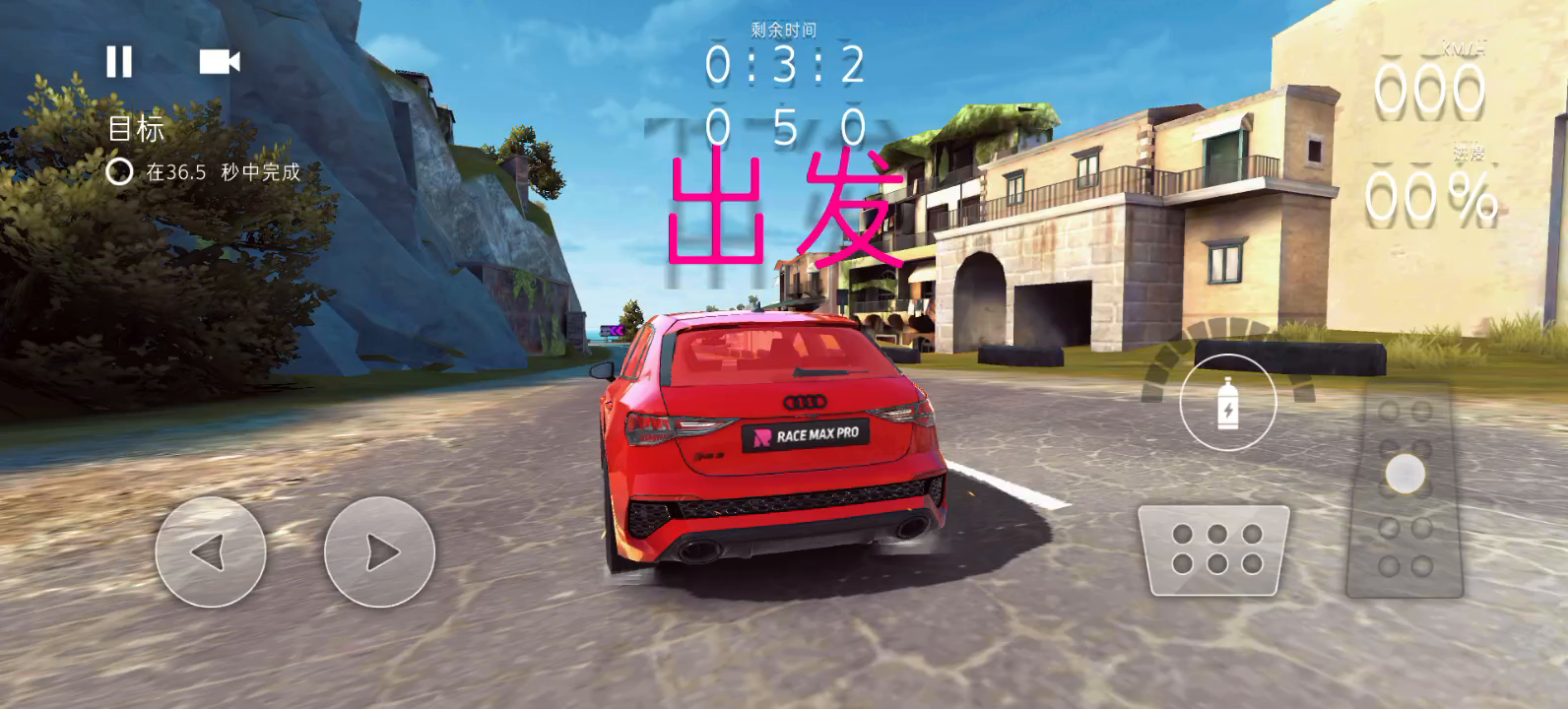Pause the race
This screenshot has width=1568, height=709.
pyautogui.click(x=119, y=62)
